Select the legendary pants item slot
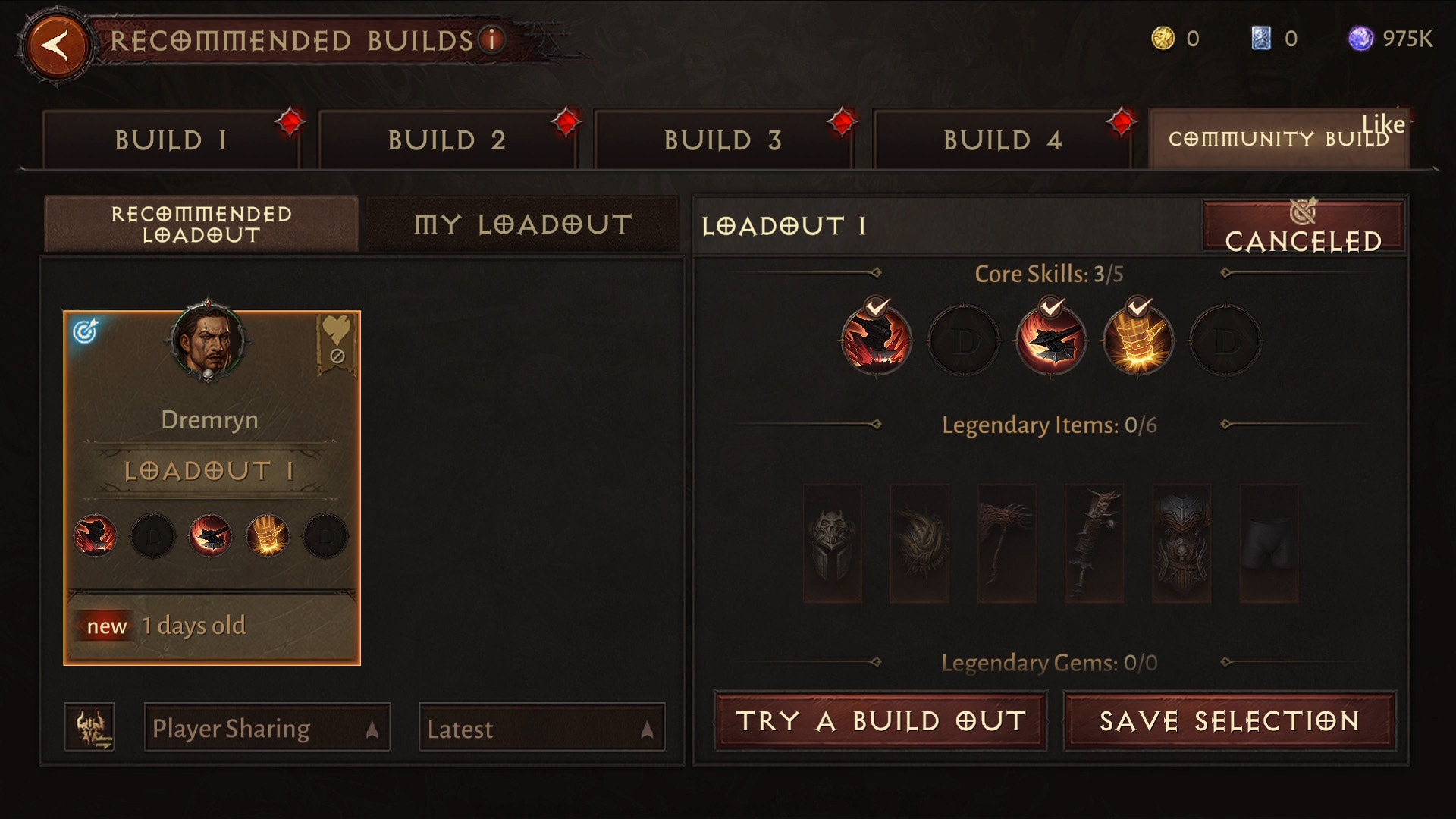Screen dimensions: 1456x819 coord(1269,544)
